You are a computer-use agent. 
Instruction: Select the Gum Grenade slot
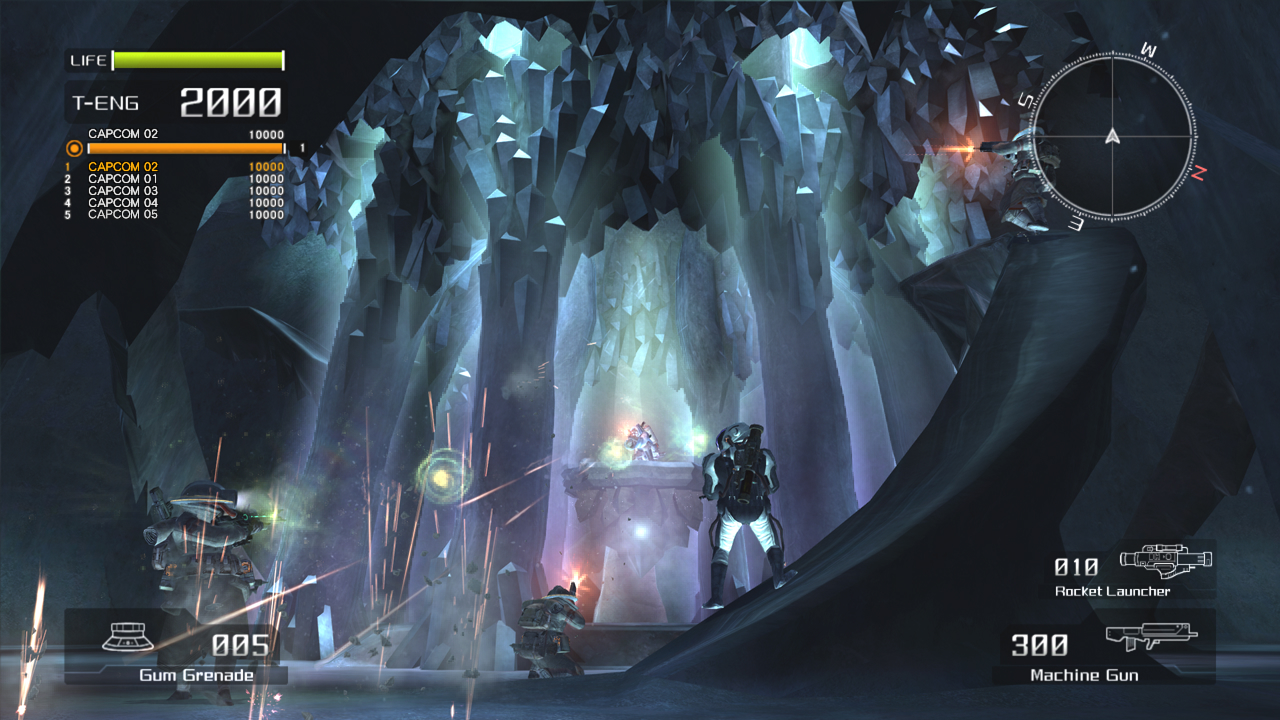[176, 650]
